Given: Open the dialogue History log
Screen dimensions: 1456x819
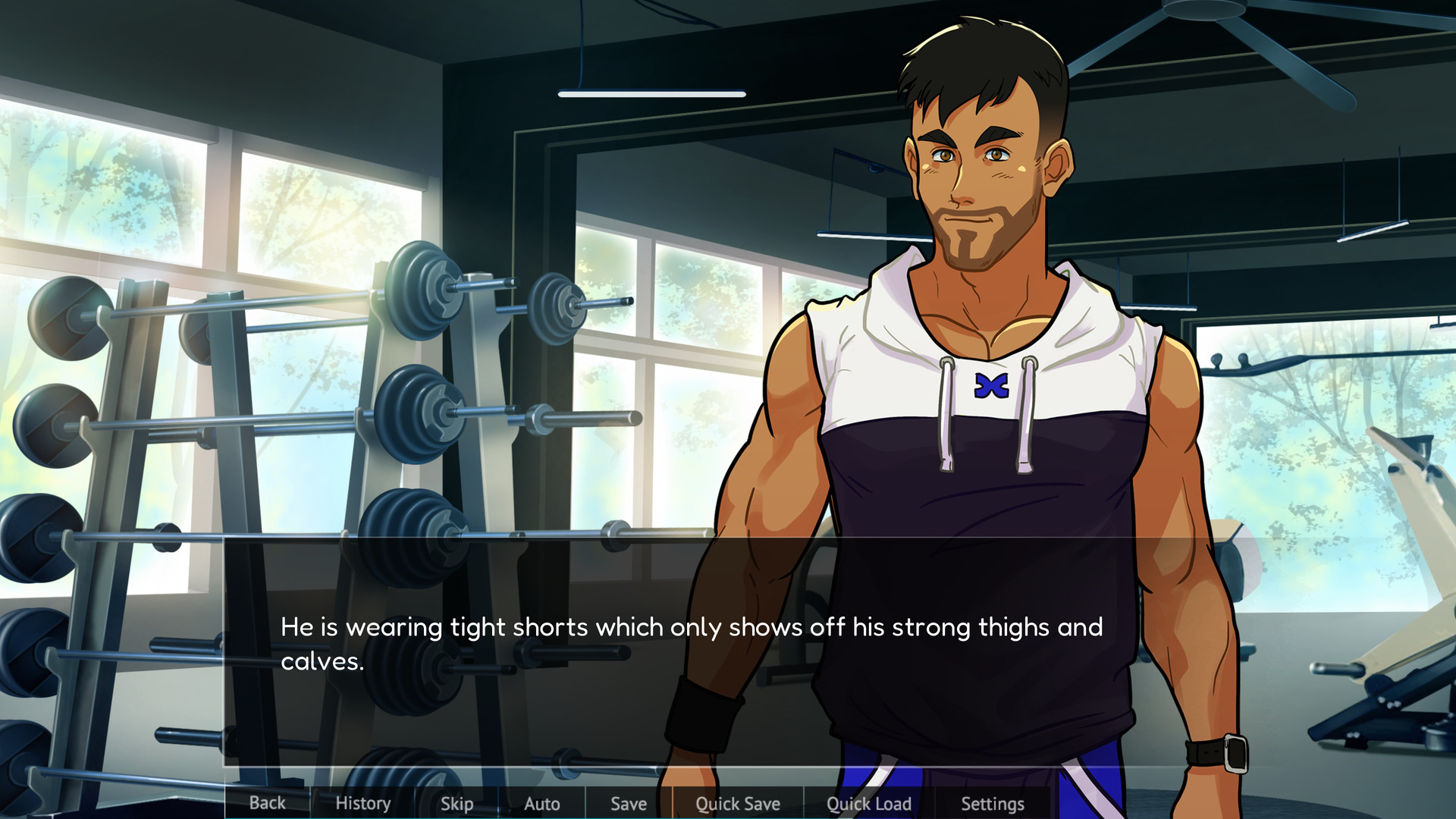Looking at the screenshot, I should [362, 803].
